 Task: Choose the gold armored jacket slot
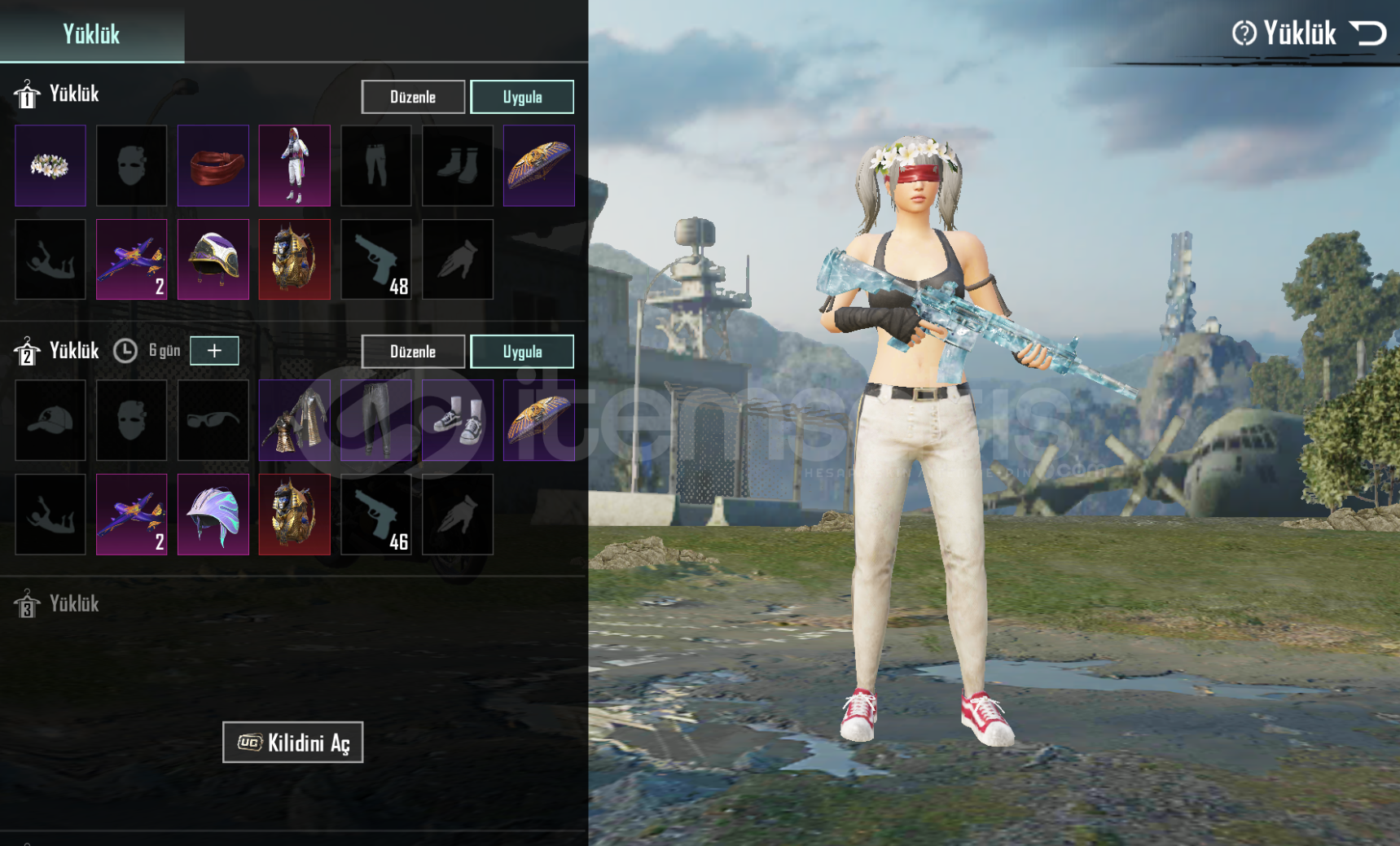[295, 420]
